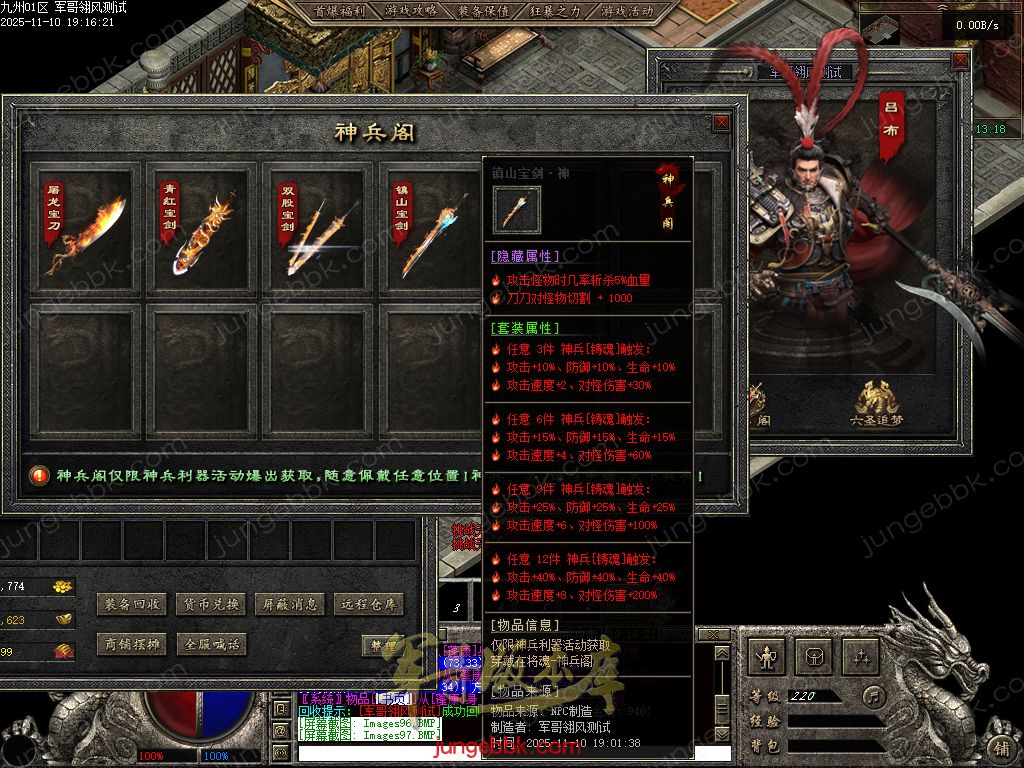The image size is (1024, 768).
Task: Activate 全服喊话 server shout
Action: 210,644
